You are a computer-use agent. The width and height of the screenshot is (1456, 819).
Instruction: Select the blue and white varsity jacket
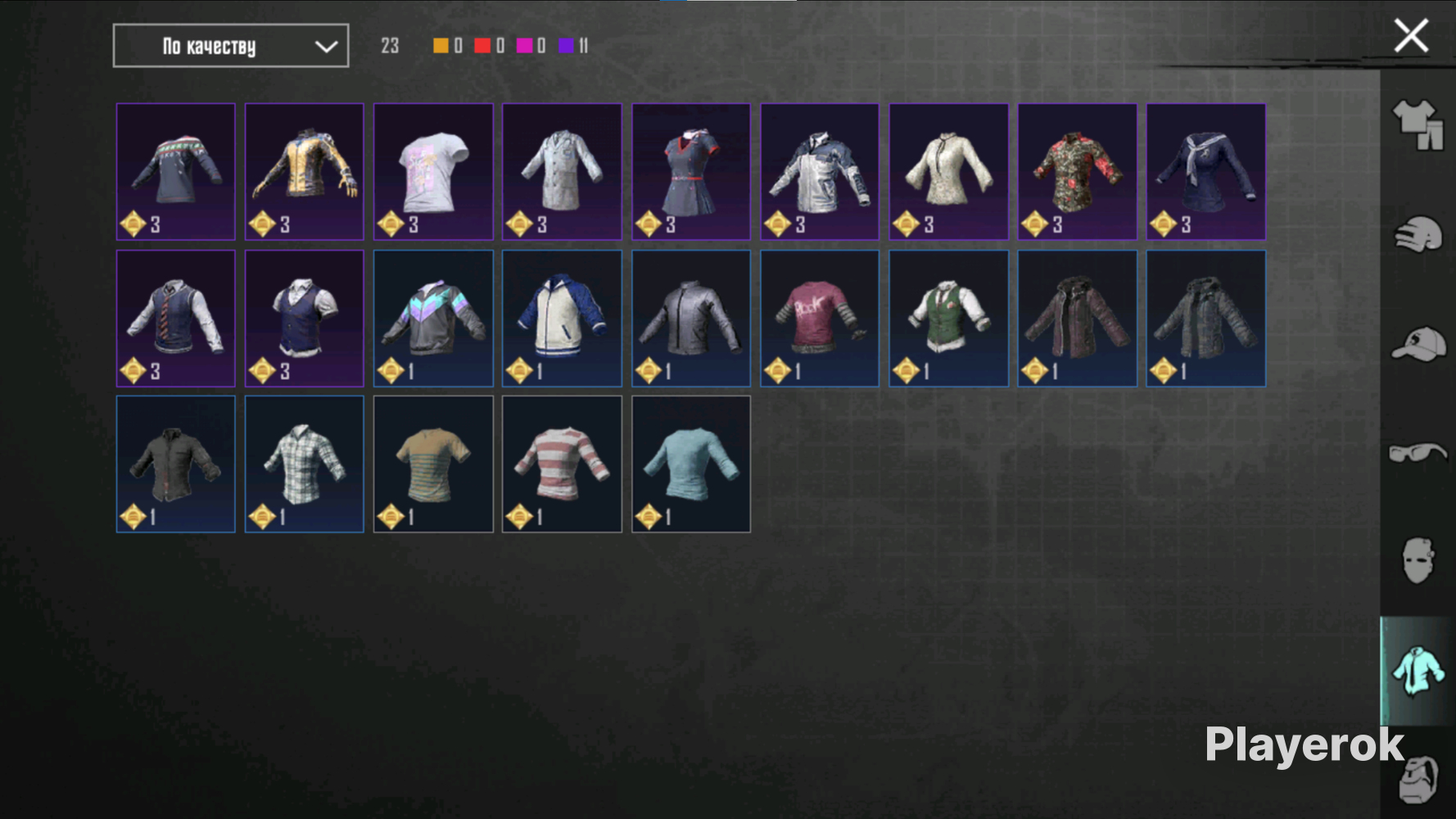point(562,318)
